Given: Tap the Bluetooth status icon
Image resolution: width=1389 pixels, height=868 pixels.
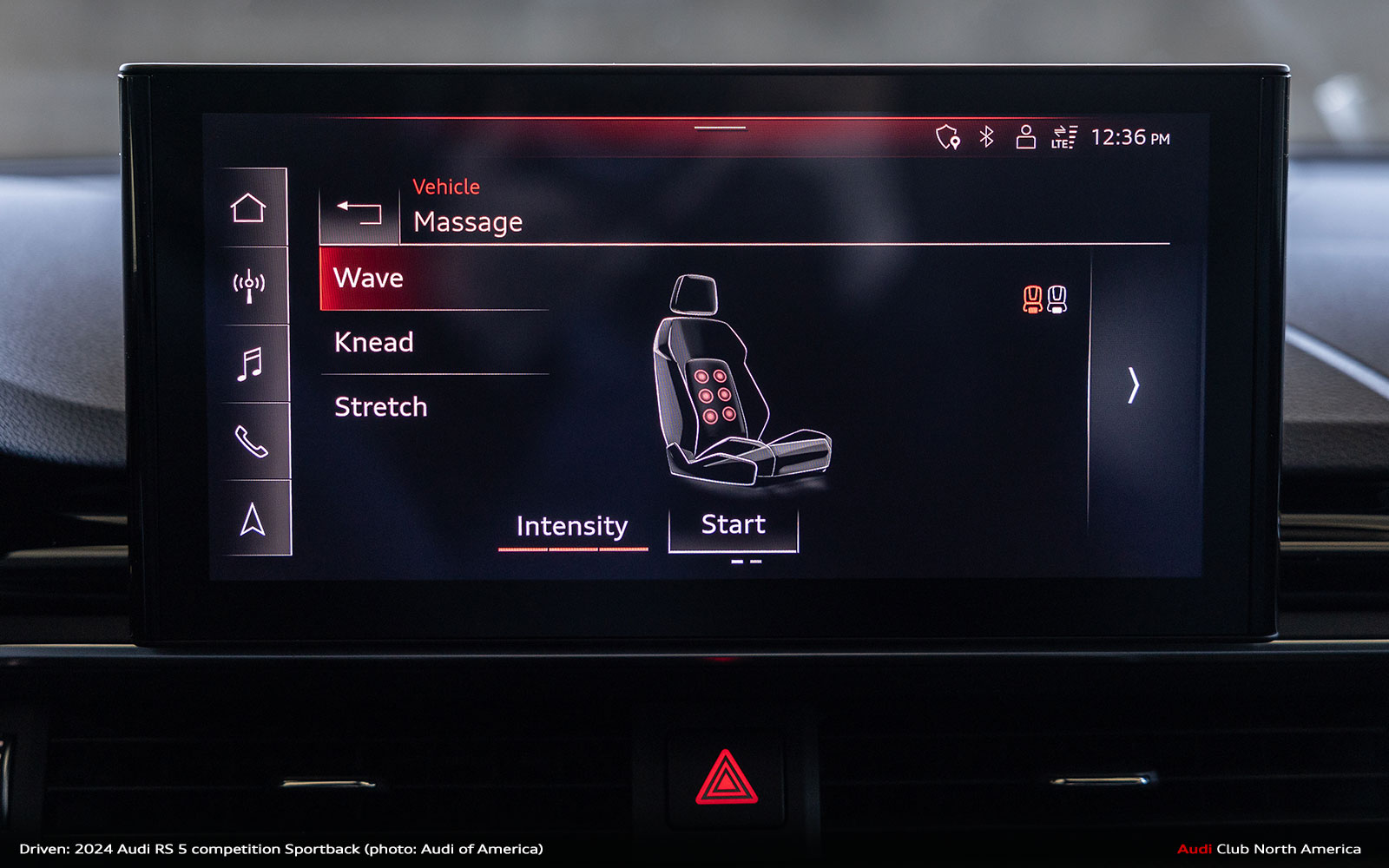Looking at the screenshot, I should (x=987, y=137).
